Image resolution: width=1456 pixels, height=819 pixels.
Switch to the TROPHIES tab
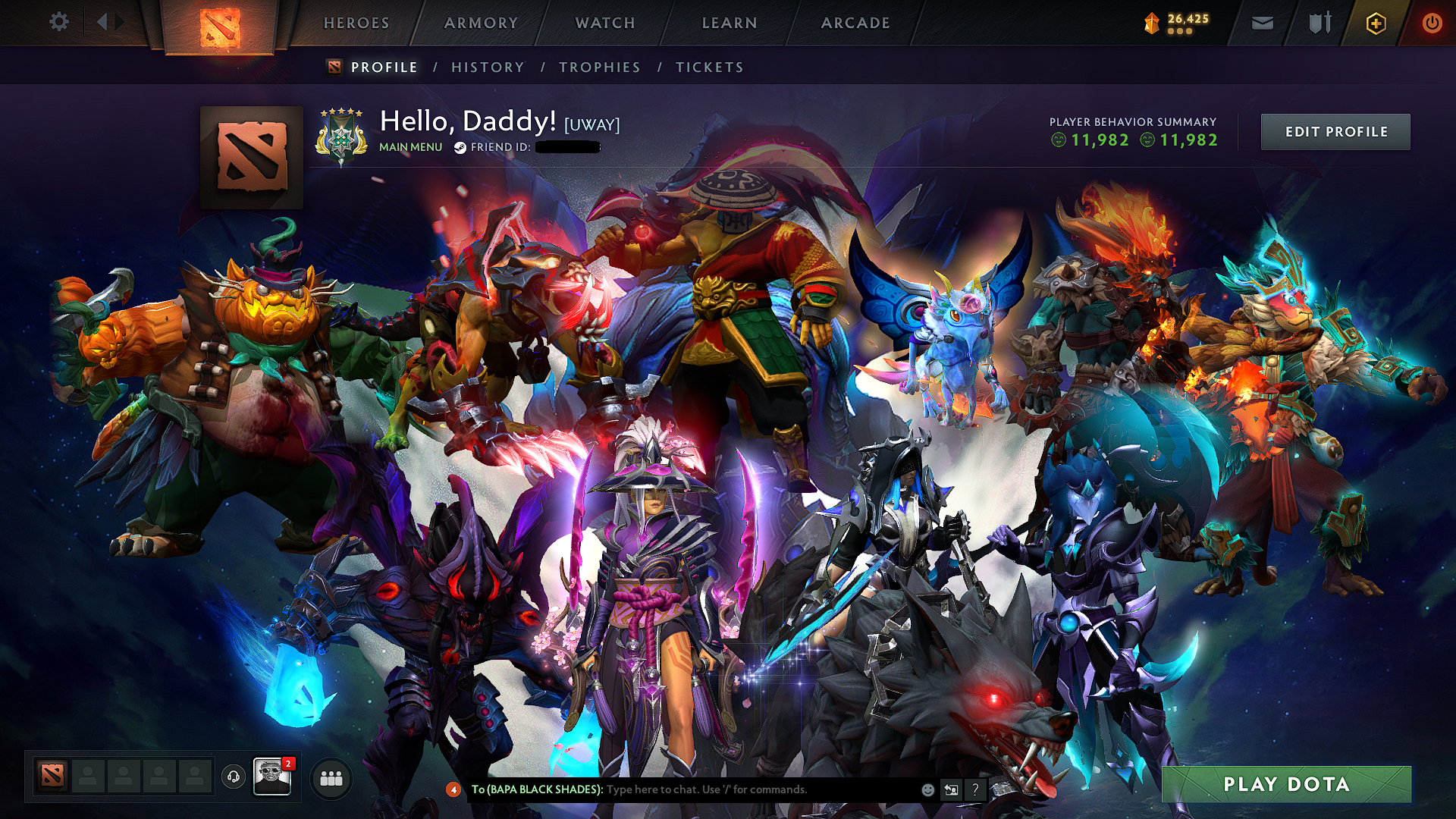pos(598,67)
